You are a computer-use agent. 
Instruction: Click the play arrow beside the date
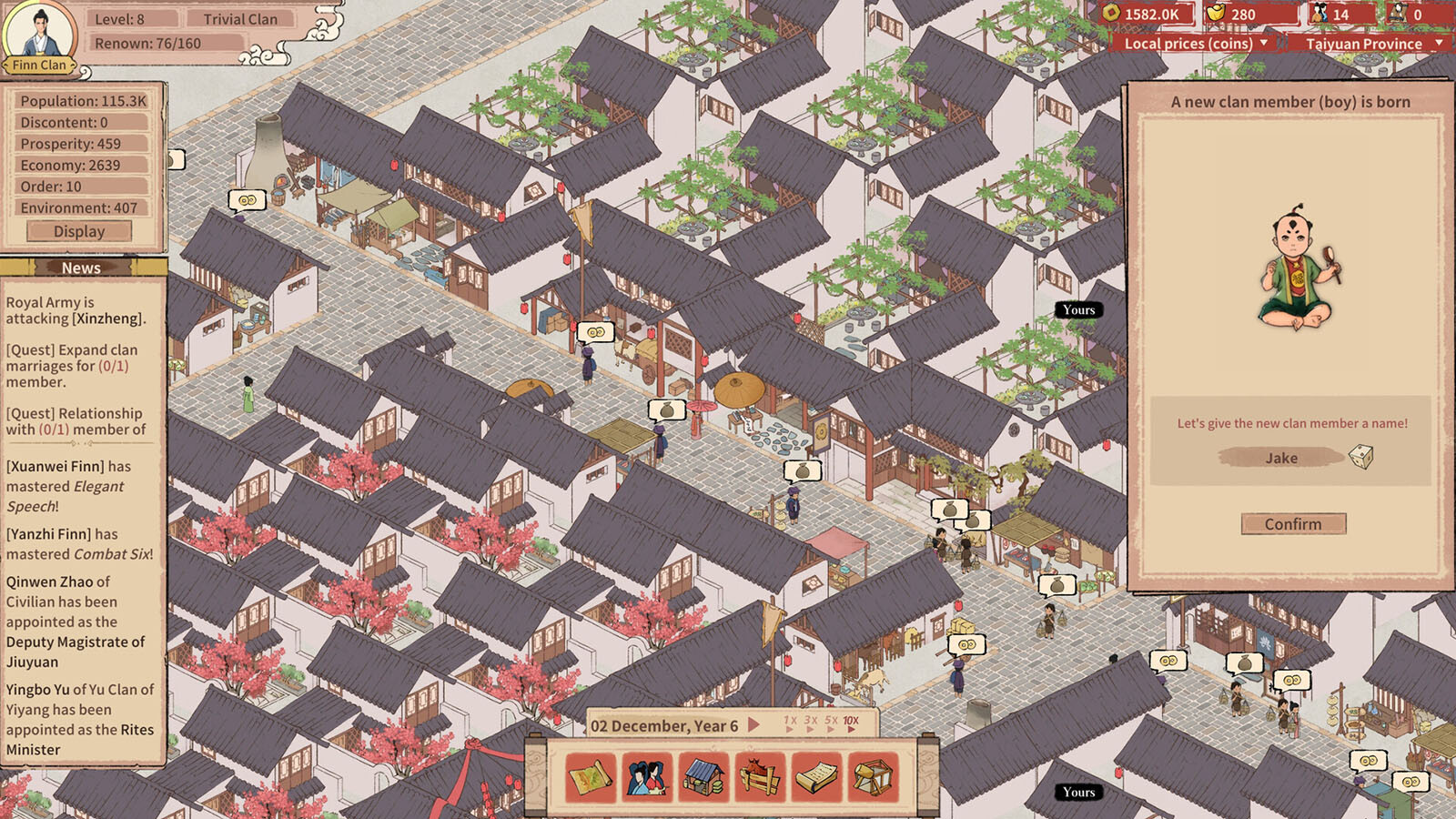[x=753, y=725]
